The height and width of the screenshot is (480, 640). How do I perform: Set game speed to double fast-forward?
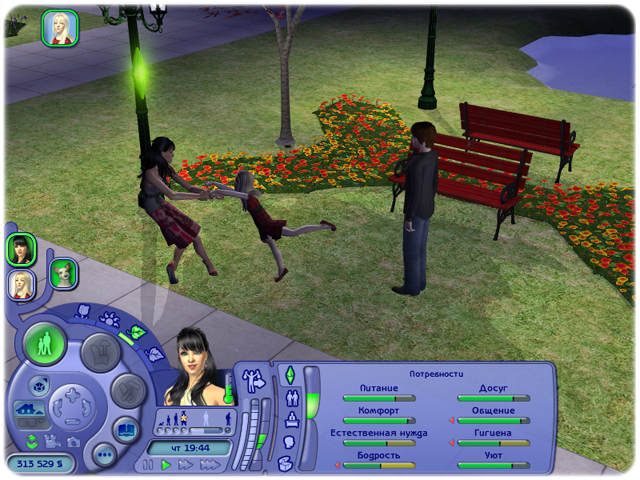[x=186, y=465]
